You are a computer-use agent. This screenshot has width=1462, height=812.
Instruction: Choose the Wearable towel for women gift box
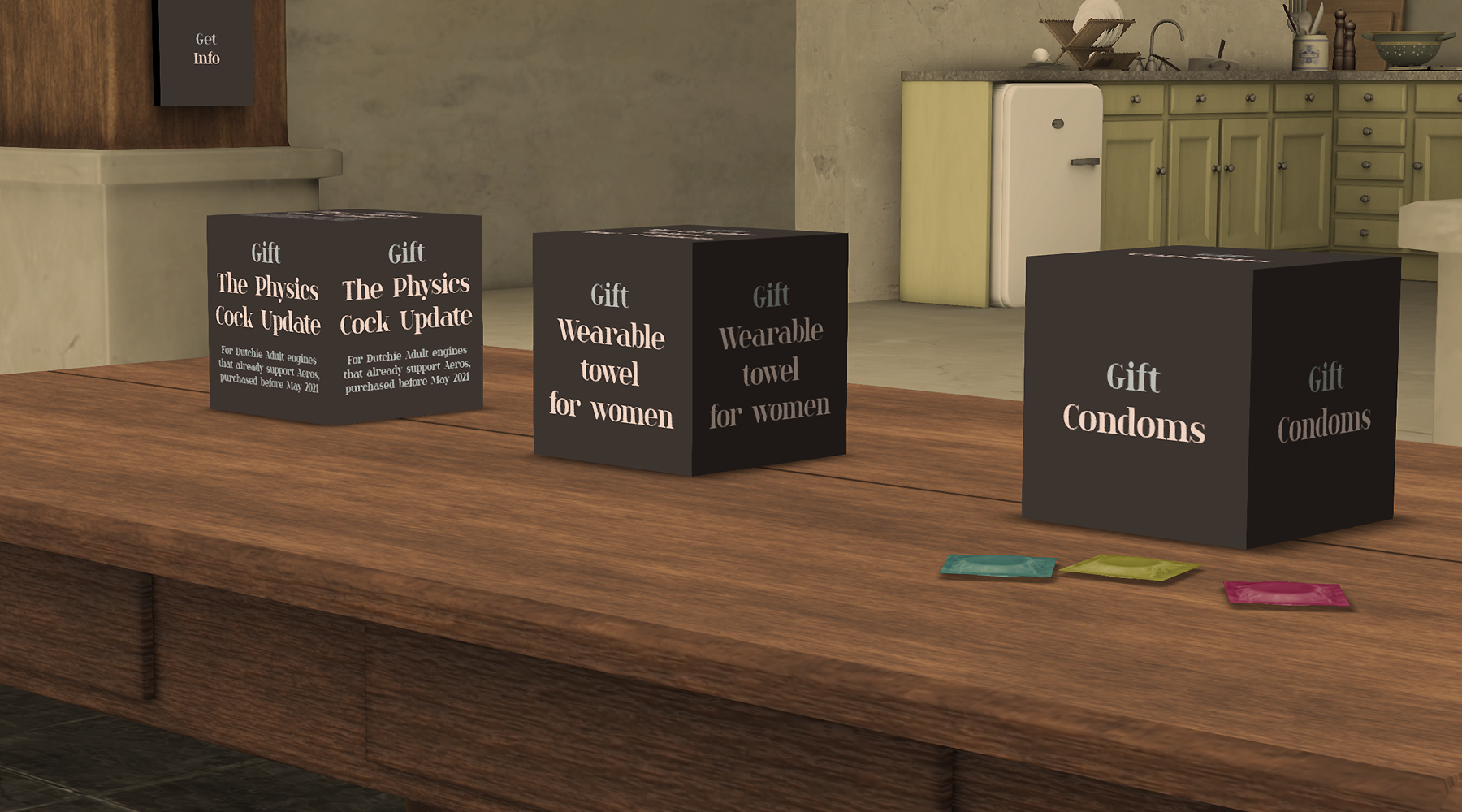click(689, 352)
